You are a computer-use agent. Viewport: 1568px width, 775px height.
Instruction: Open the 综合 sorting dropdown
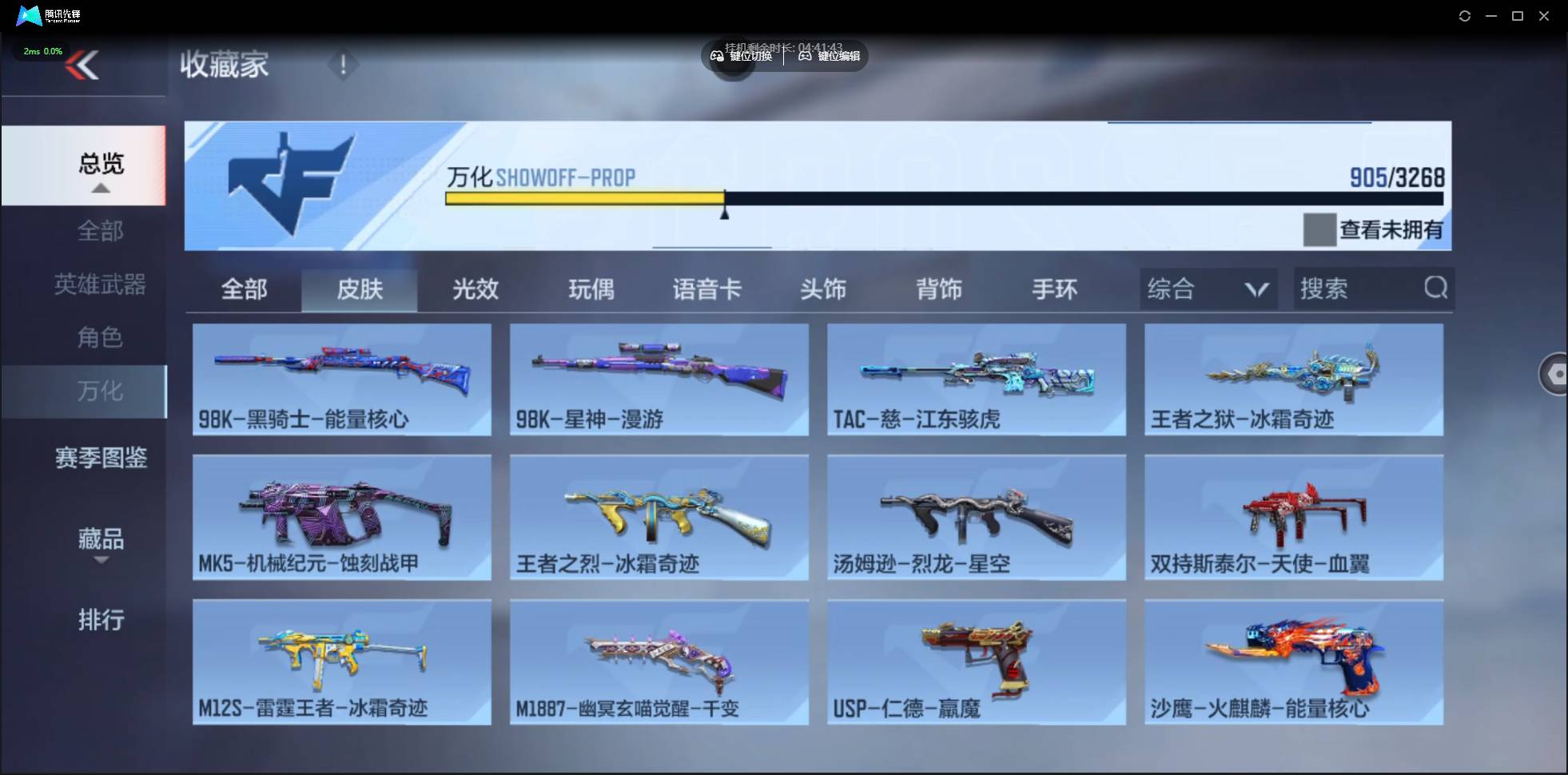tap(1208, 288)
